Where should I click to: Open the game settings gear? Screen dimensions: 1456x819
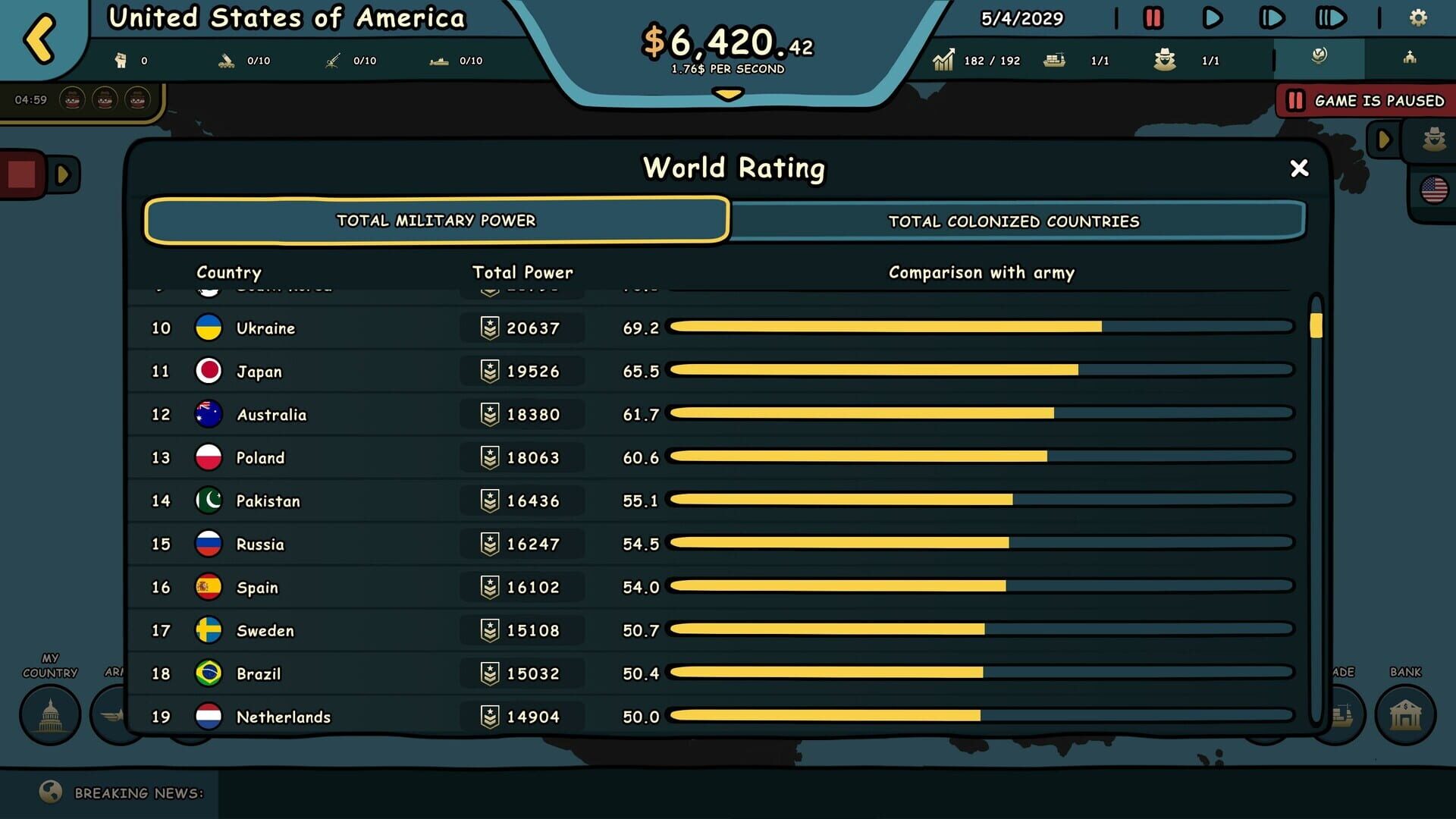[x=1417, y=17]
